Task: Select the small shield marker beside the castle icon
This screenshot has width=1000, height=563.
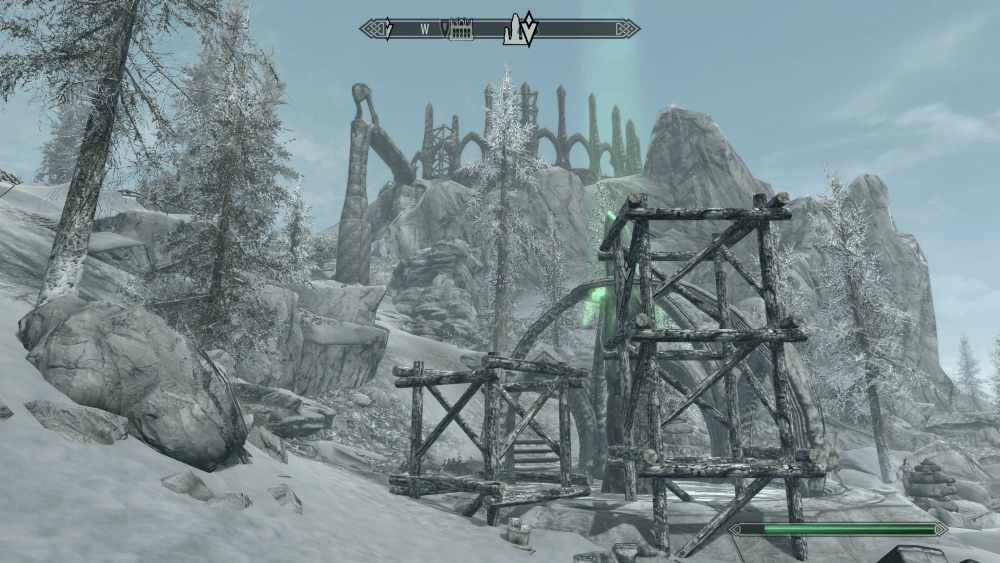Action: 446,29
